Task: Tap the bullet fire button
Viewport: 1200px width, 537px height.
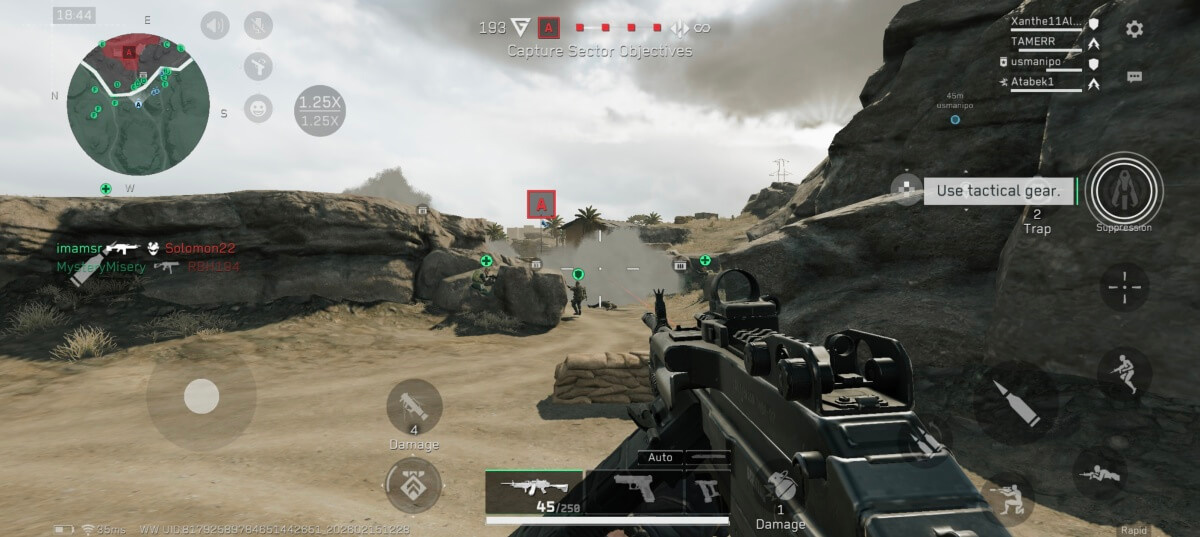Action: (1015, 402)
